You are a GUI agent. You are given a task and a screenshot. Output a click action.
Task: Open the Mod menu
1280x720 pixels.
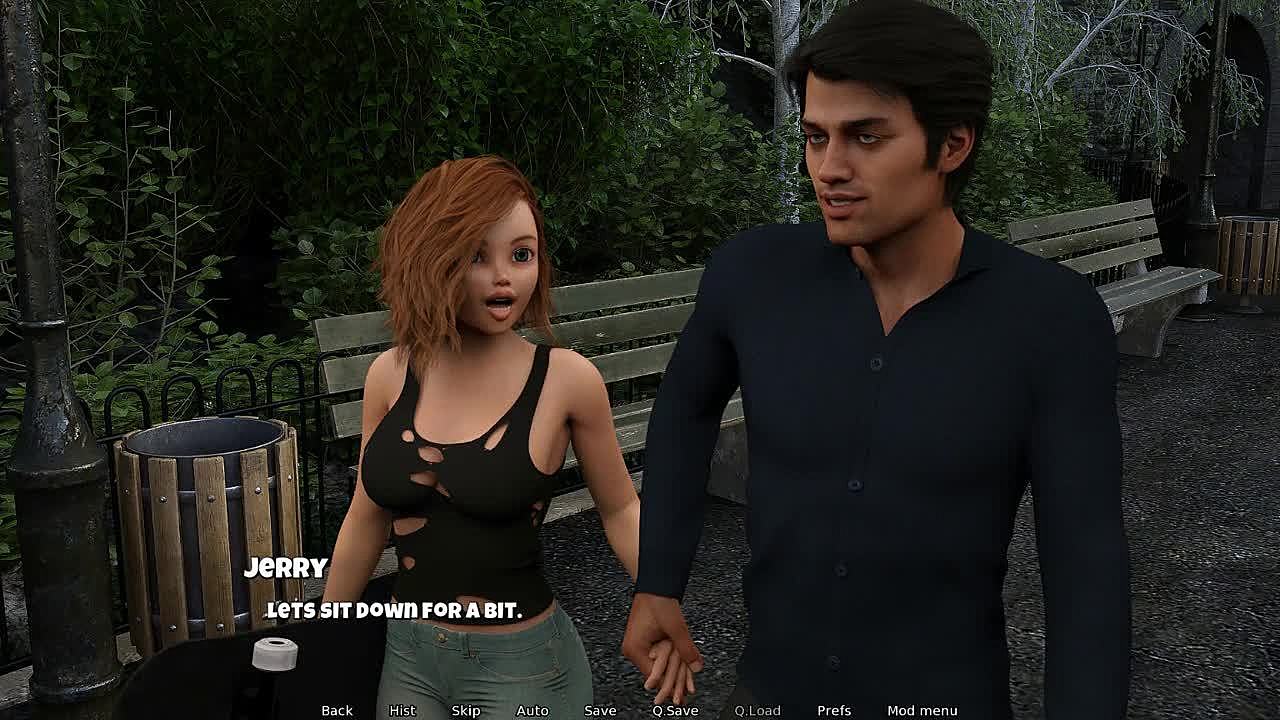point(922,710)
